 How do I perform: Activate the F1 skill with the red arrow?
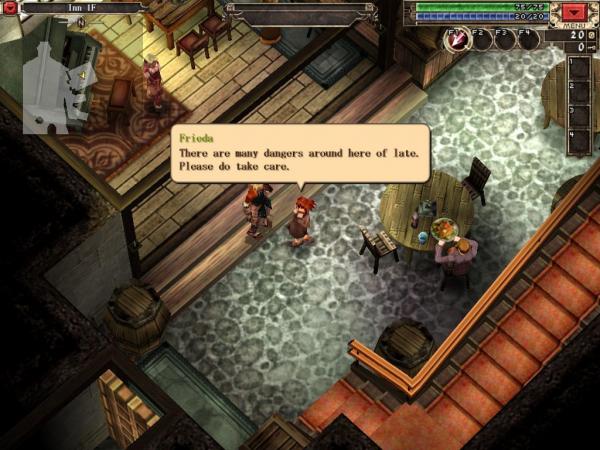click(456, 40)
